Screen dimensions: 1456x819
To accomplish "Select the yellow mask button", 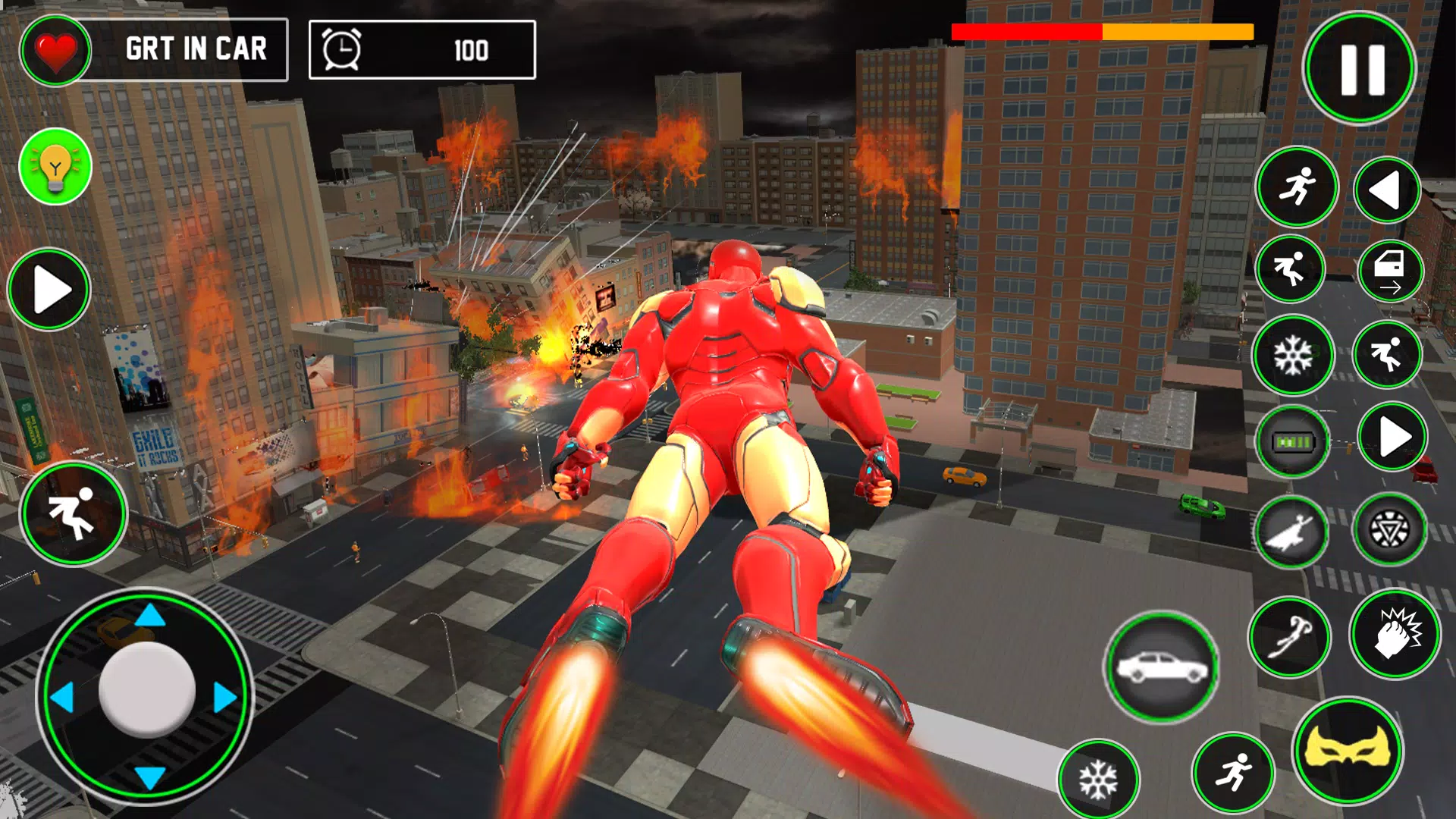I will click(1348, 750).
